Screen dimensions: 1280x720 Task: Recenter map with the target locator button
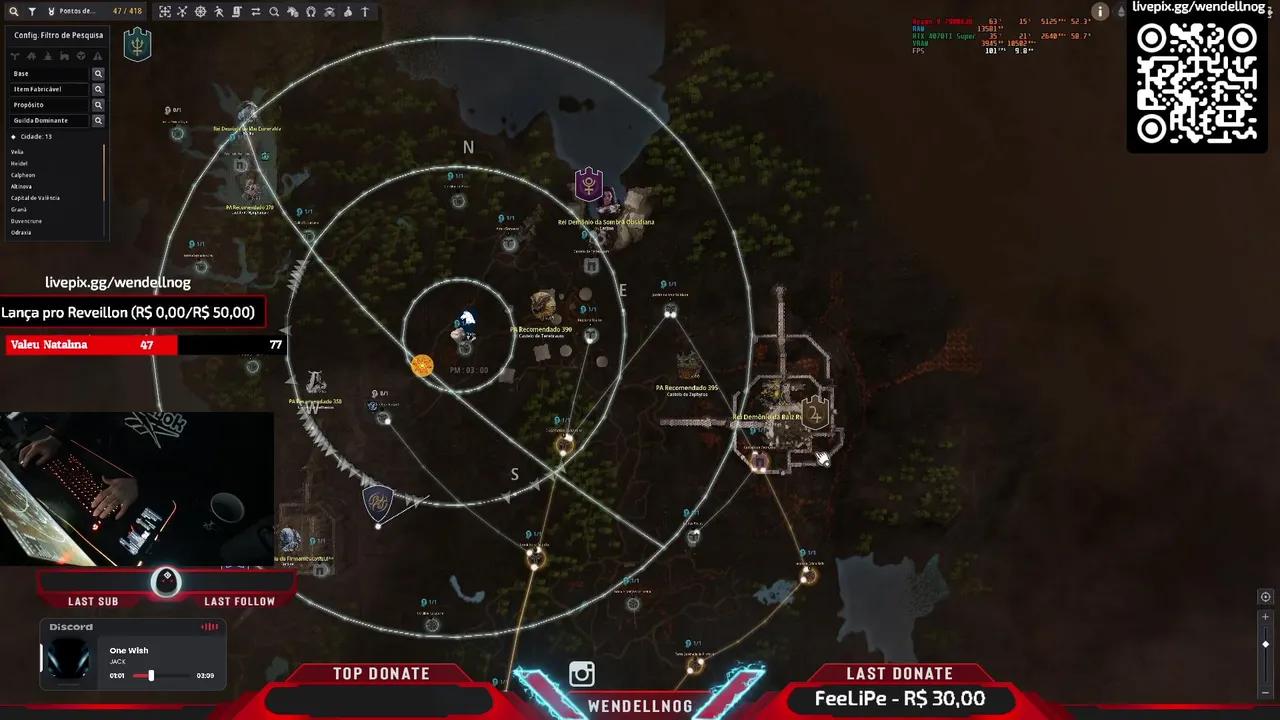pyautogui.click(x=1265, y=597)
